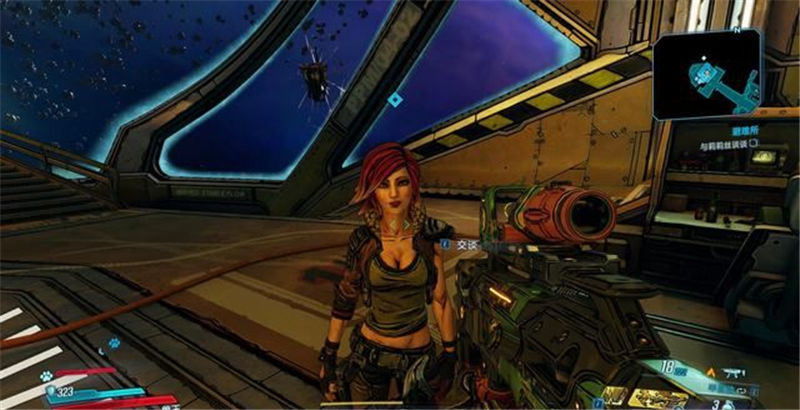
Task: Click the diamond waypoint marker
Action: pyautogui.click(x=395, y=99)
